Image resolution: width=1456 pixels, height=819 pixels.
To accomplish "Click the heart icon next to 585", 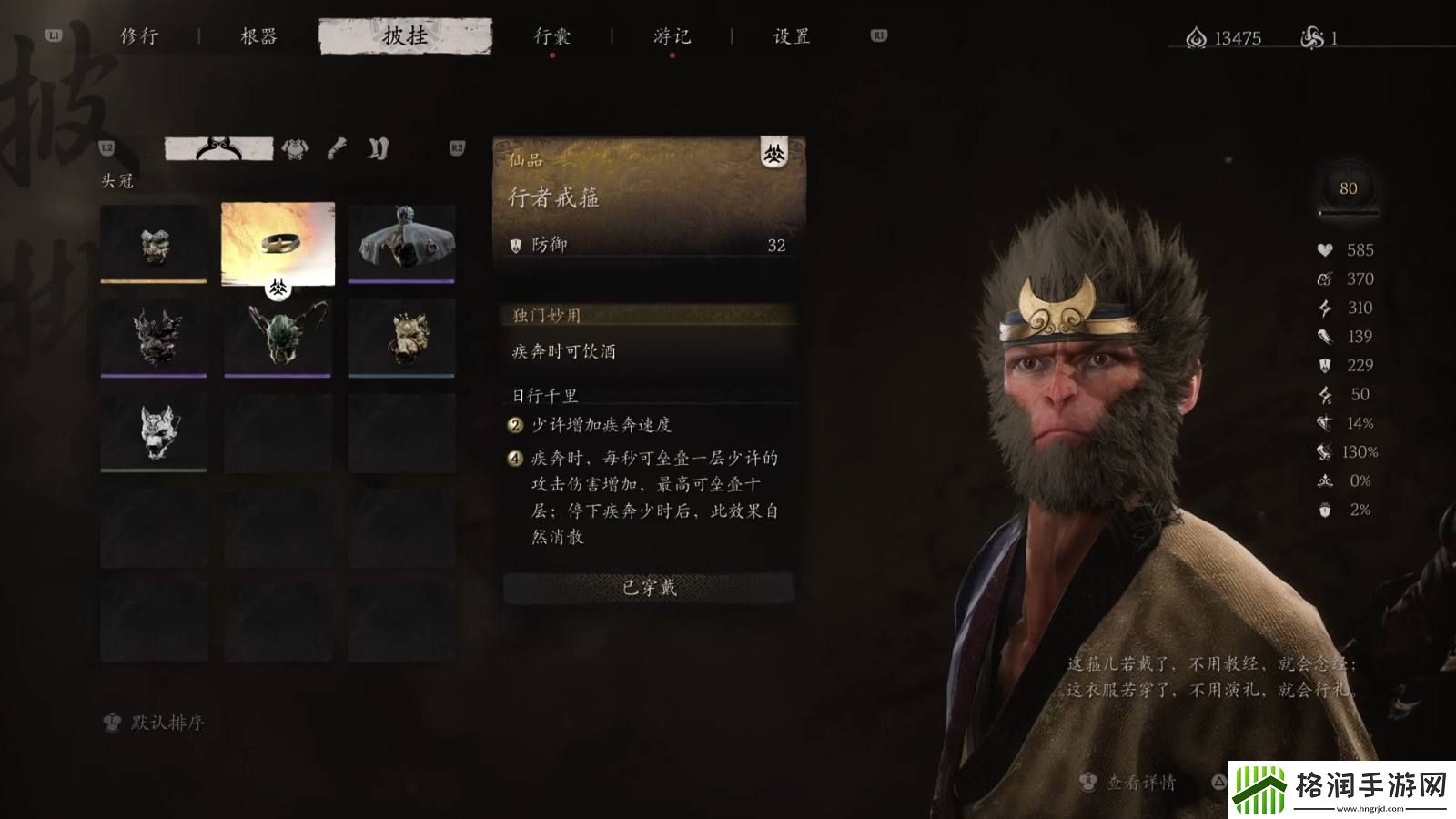I will pos(1325,250).
